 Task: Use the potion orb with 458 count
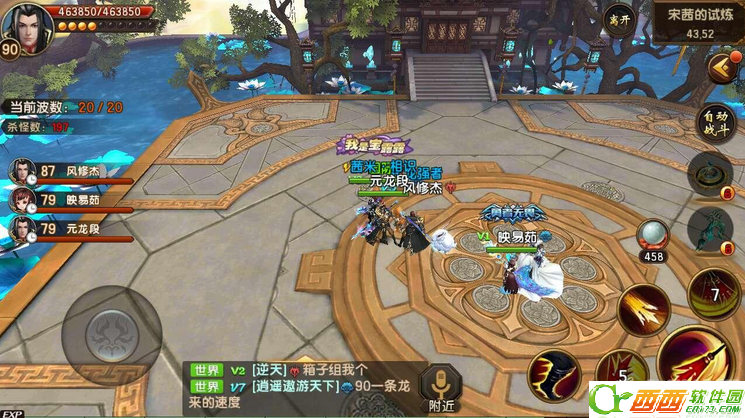pyautogui.click(x=652, y=236)
